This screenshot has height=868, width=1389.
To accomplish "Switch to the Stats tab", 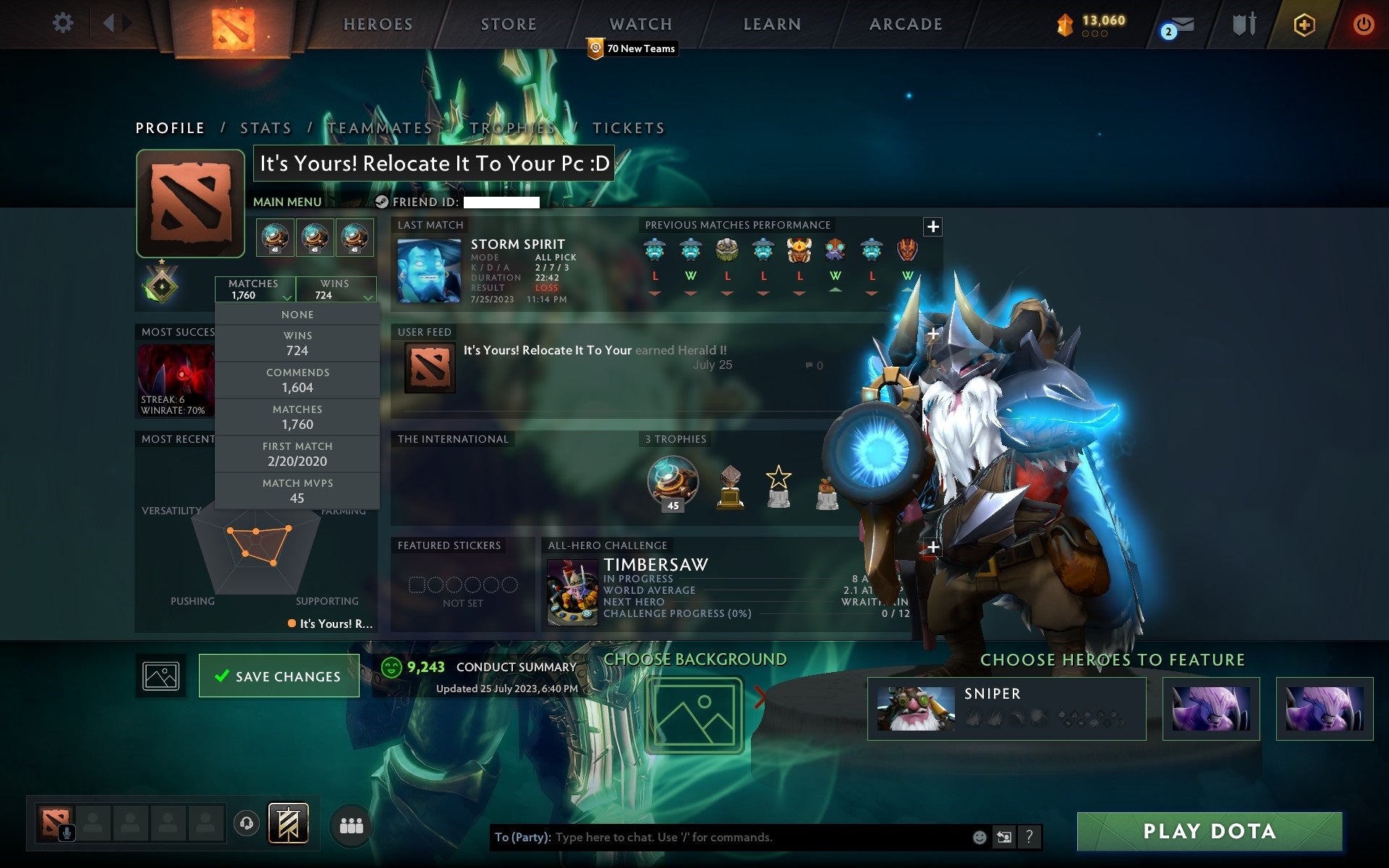I will coord(266,127).
